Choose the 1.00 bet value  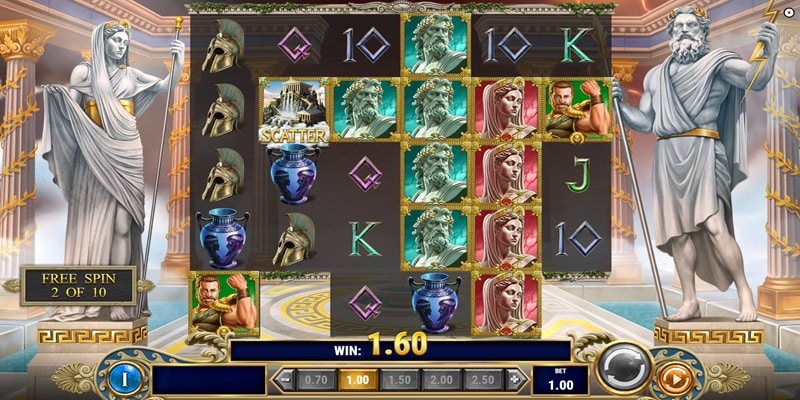(356, 380)
